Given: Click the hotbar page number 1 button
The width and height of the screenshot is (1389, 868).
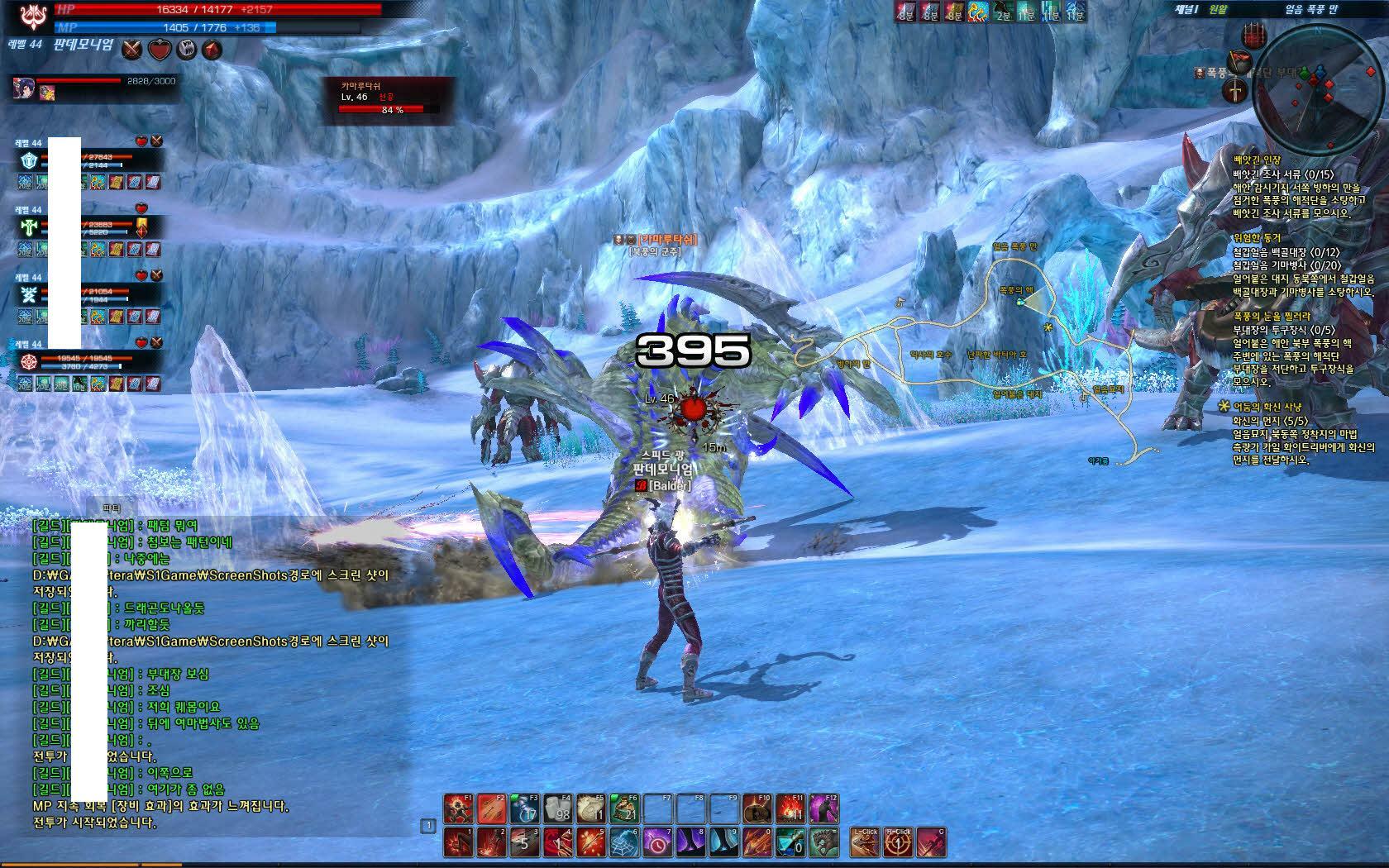Looking at the screenshot, I should [428, 825].
